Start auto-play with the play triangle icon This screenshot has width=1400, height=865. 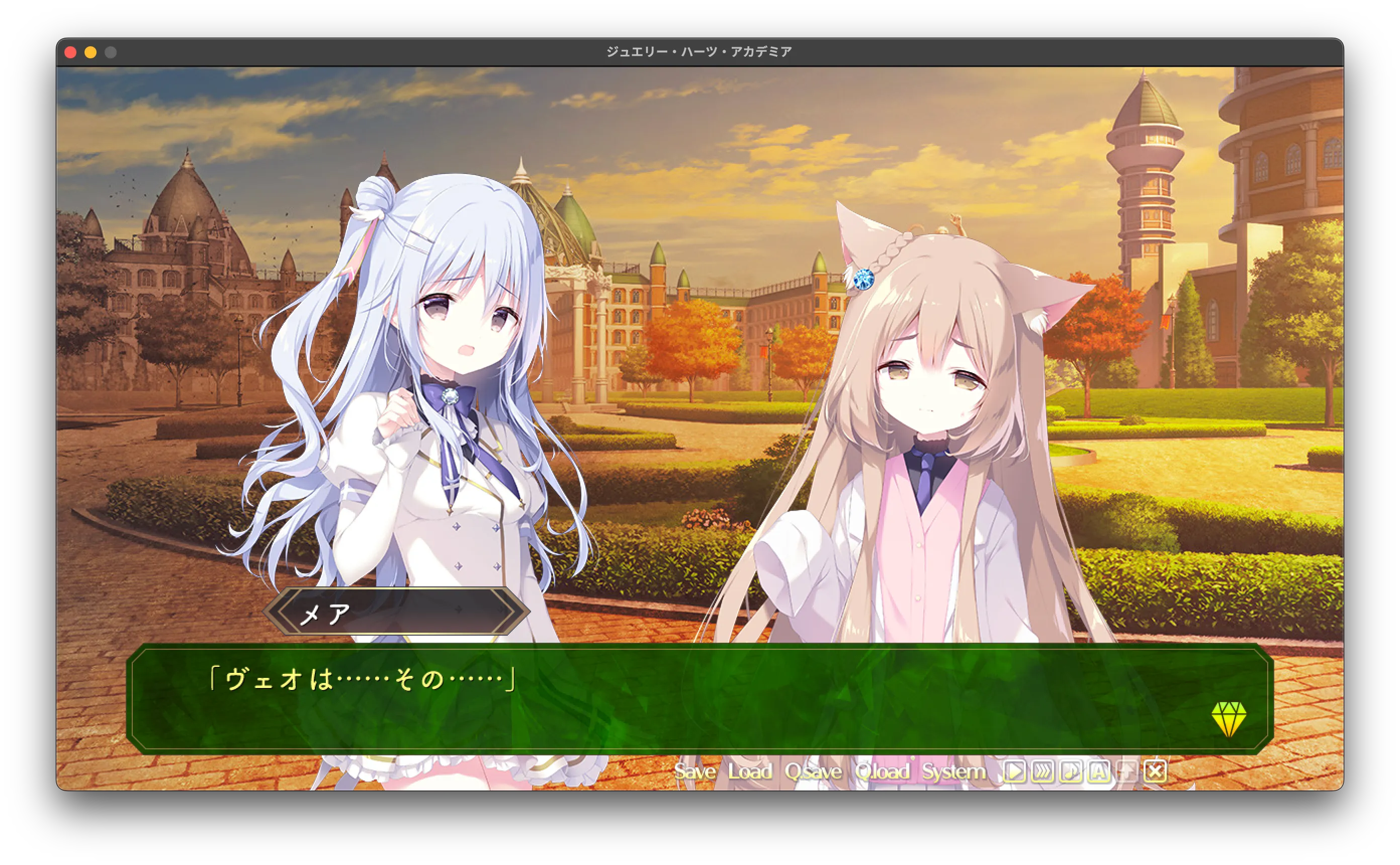point(1014,772)
